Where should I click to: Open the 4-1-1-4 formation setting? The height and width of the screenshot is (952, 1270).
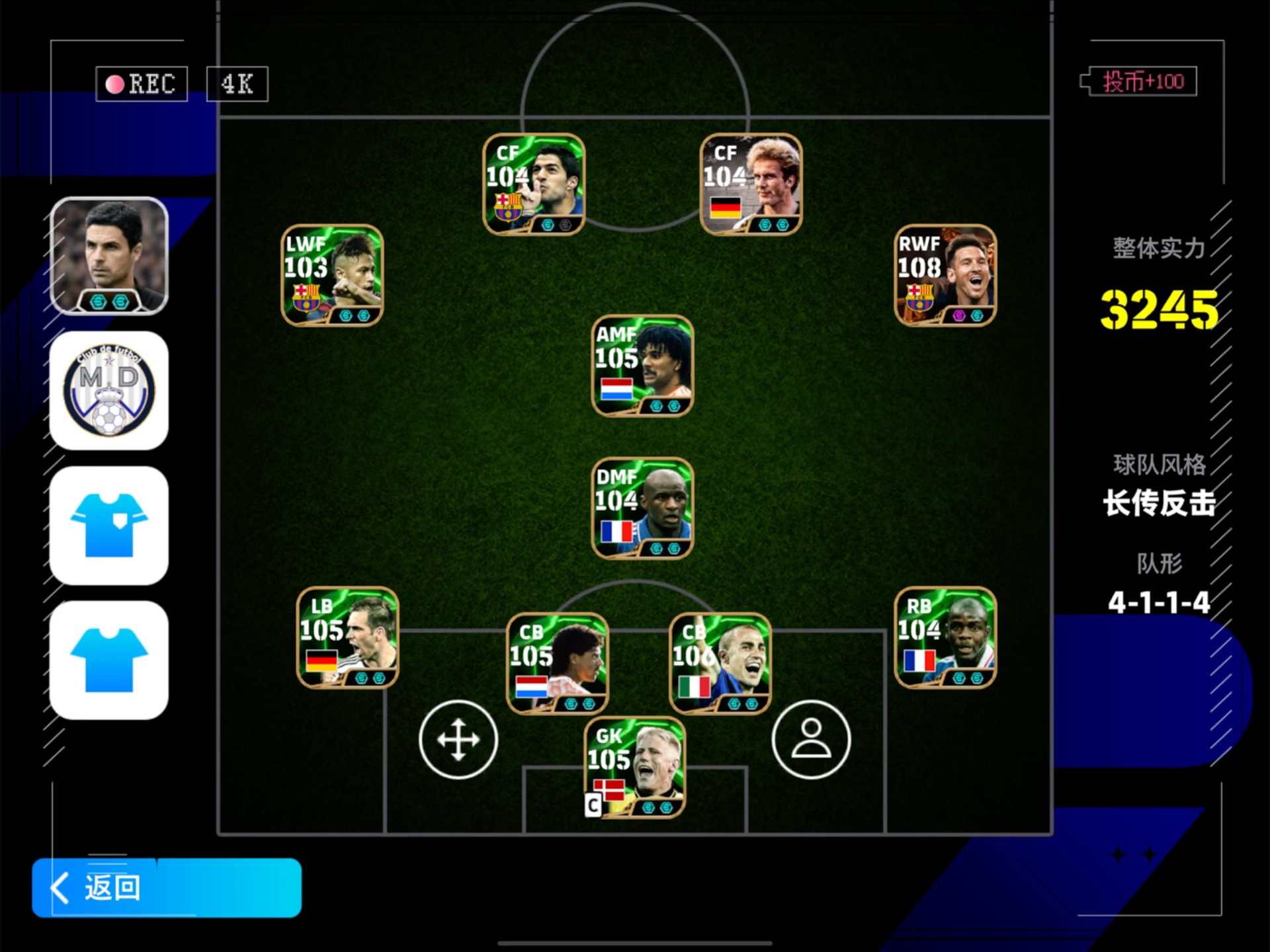click(1158, 602)
